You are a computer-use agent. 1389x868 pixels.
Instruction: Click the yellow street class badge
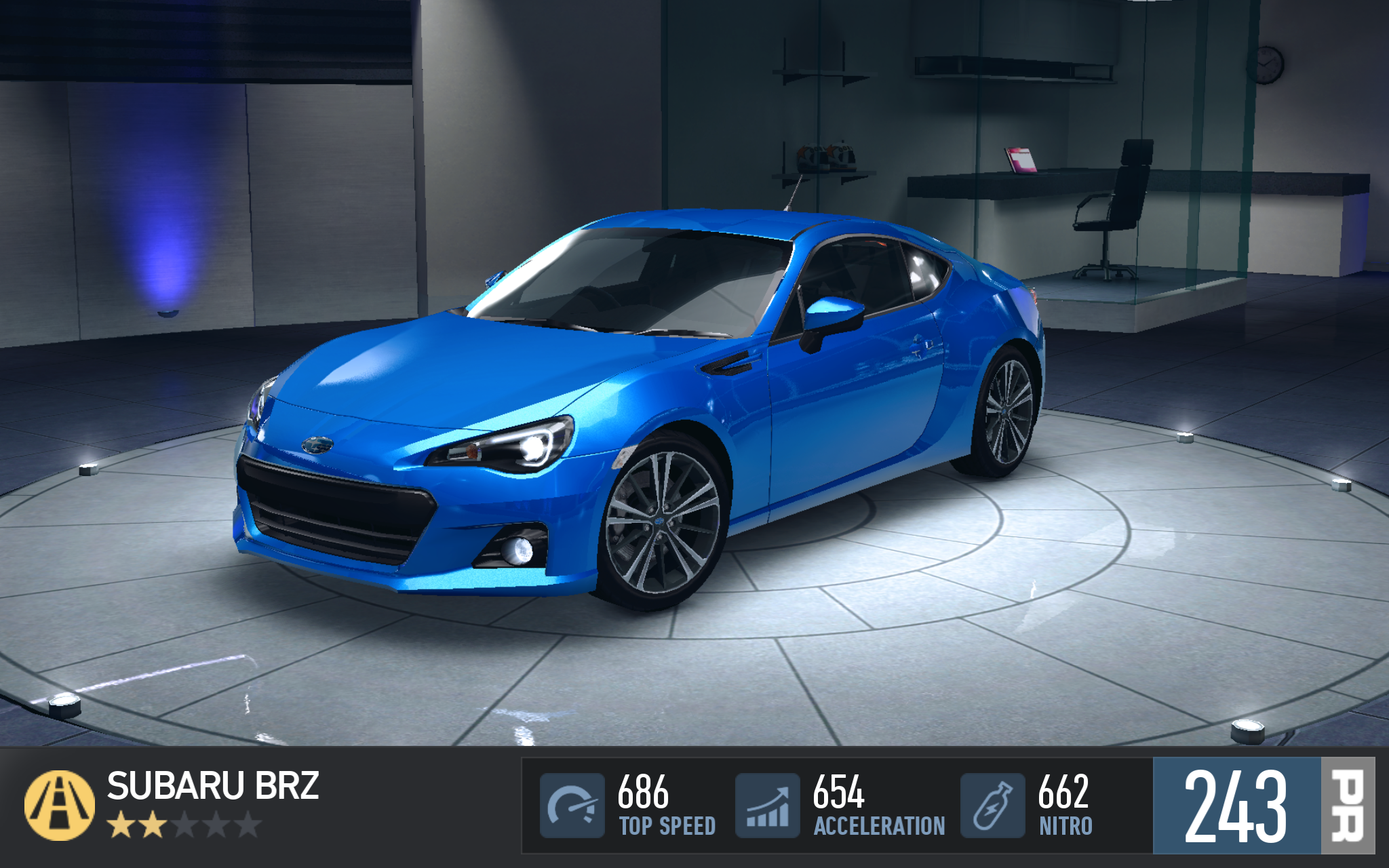(60, 805)
